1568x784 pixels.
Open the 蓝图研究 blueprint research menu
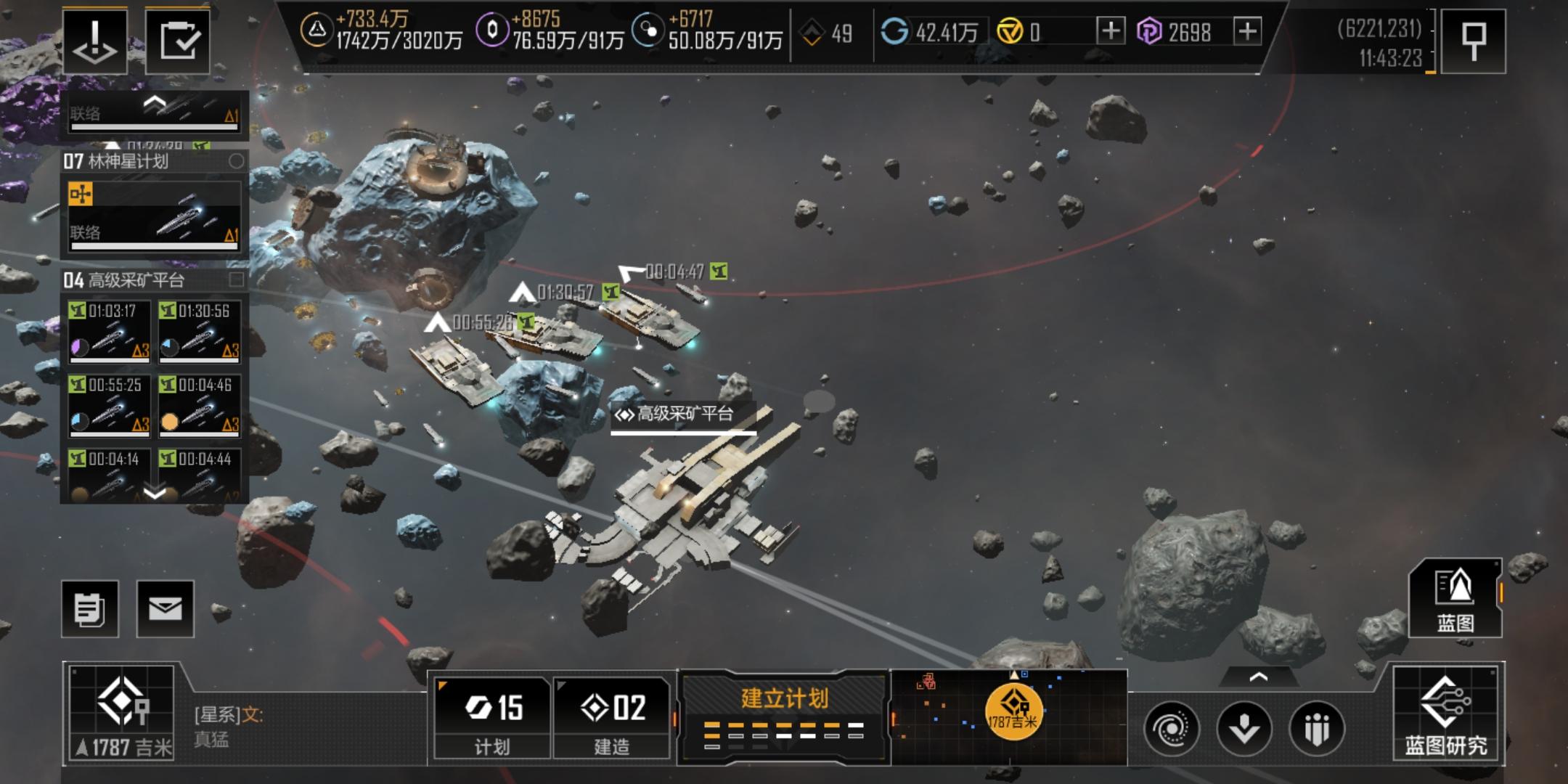coord(1445,714)
